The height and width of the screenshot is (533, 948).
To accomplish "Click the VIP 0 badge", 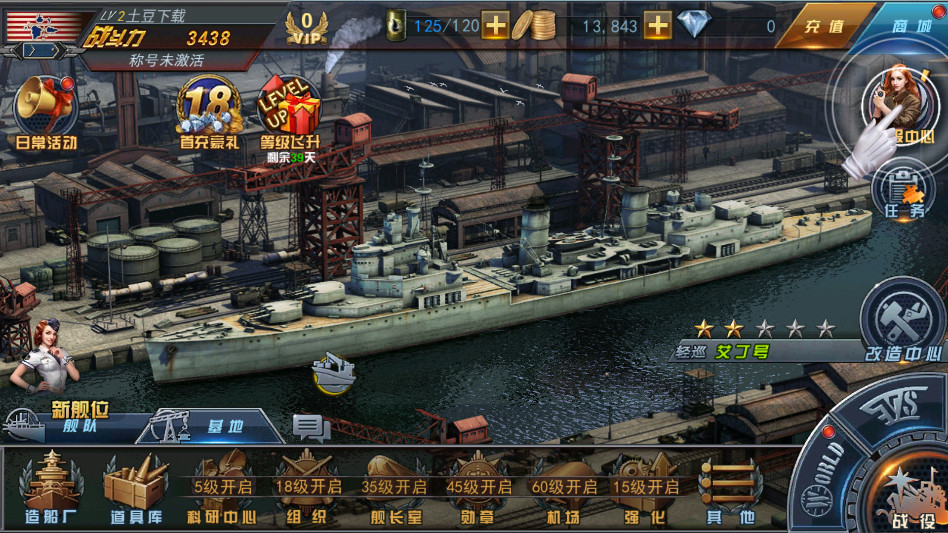I will tap(307, 26).
